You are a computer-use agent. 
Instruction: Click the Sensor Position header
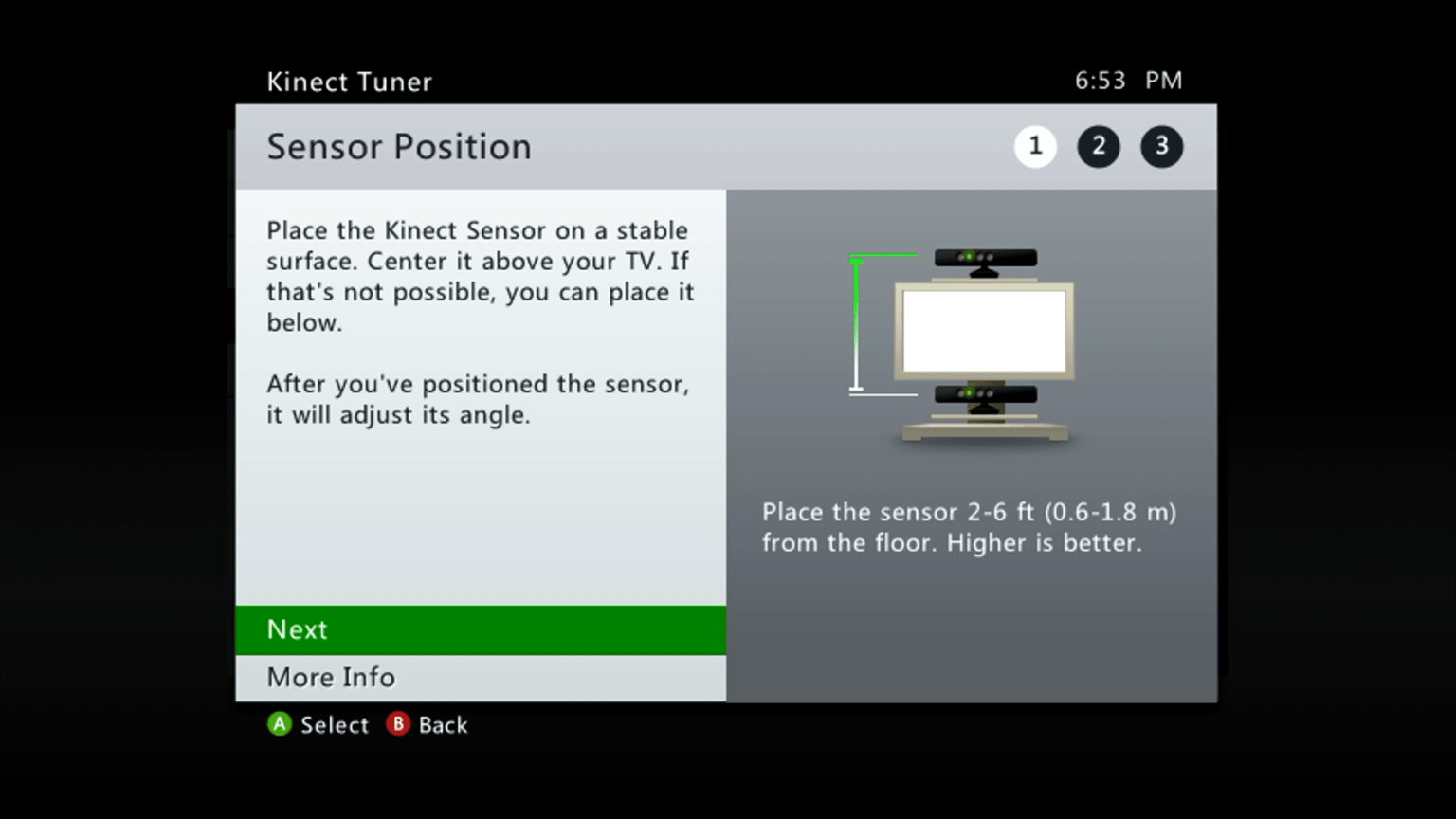399,147
